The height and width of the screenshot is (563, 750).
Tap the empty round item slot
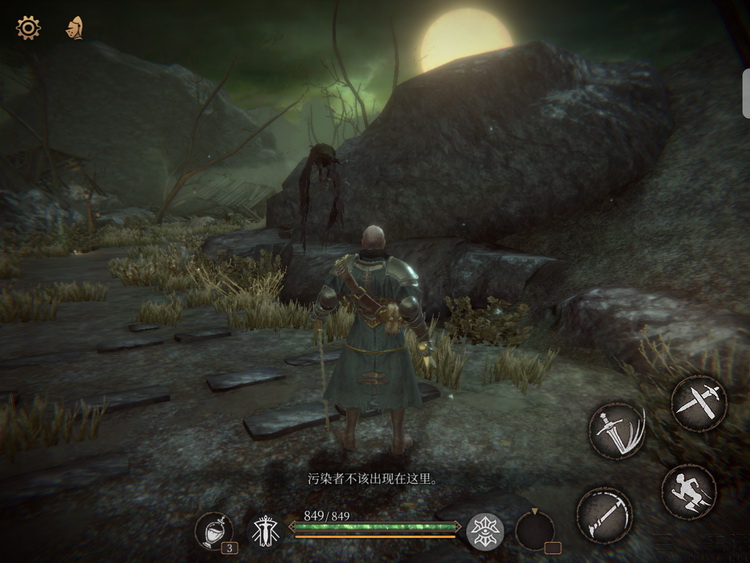pyautogui.click(x=535, y=530)
